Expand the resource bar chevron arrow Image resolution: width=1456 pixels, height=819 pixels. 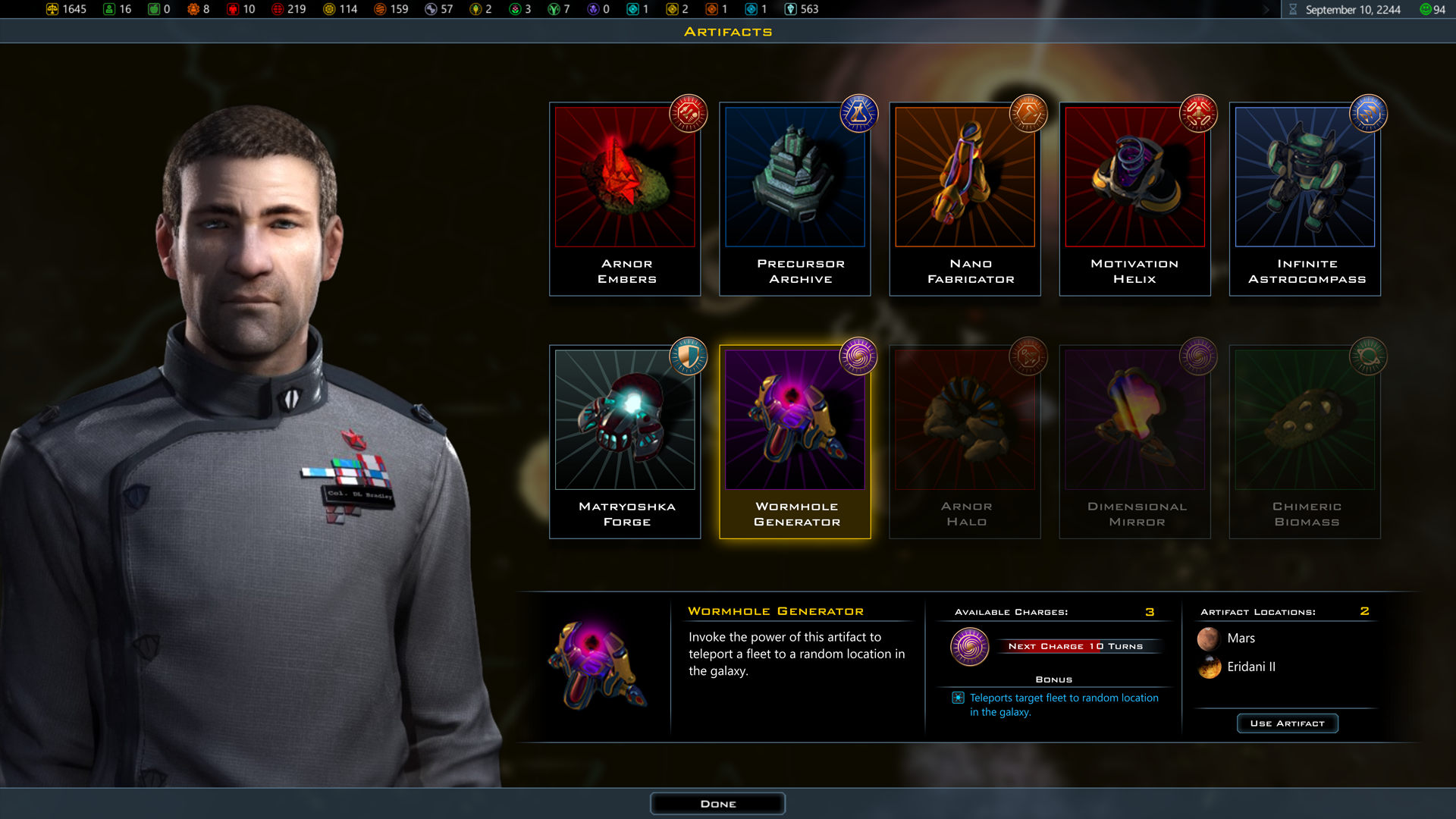tap(1266, 10)
